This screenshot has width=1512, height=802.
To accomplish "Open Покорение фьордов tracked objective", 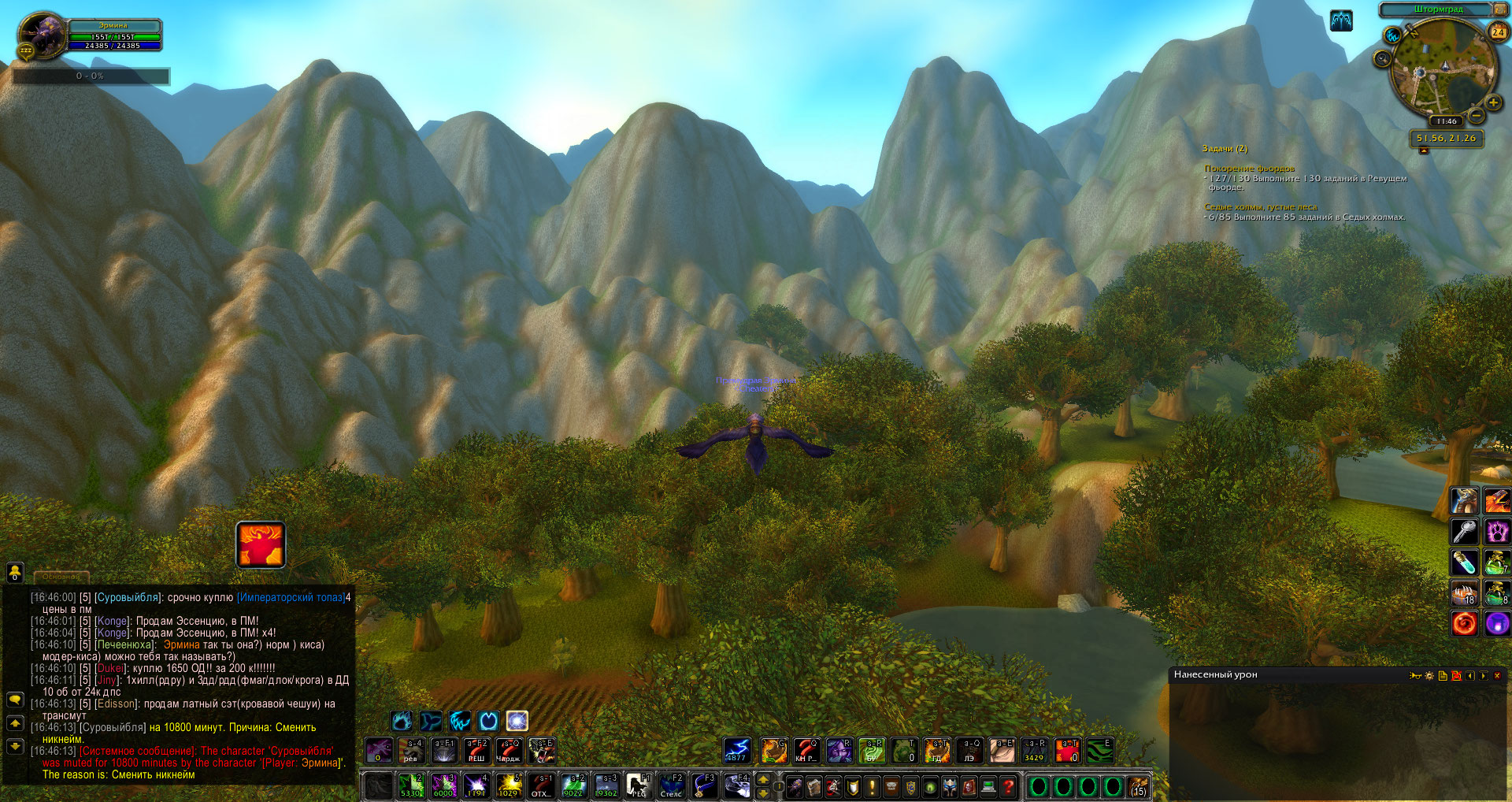I will pos(1249,169).
